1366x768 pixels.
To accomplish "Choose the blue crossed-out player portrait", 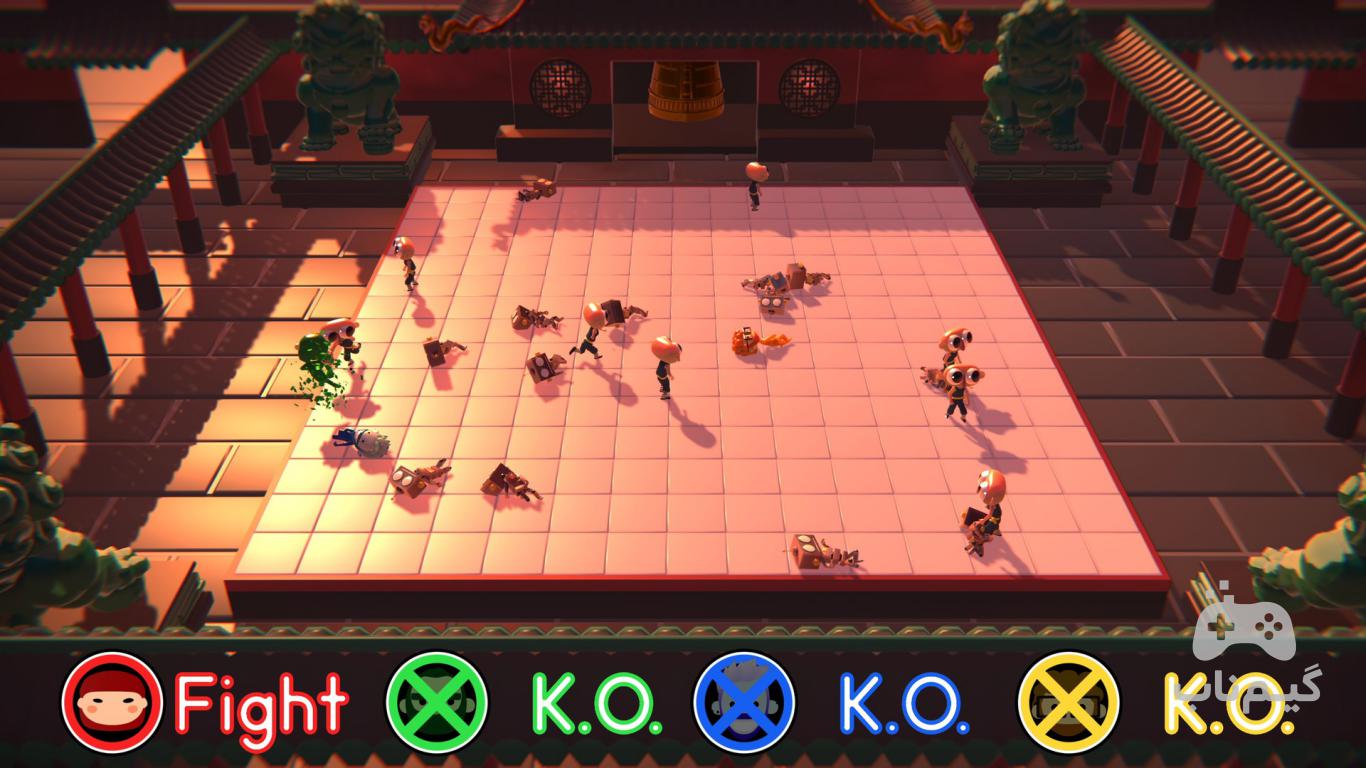I will coord(744,702).
